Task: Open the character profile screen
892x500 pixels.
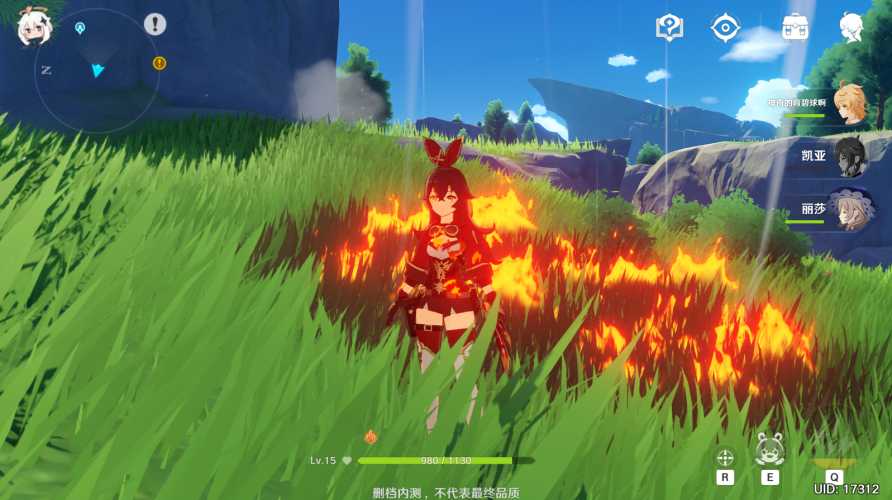Action: [851, 27]
